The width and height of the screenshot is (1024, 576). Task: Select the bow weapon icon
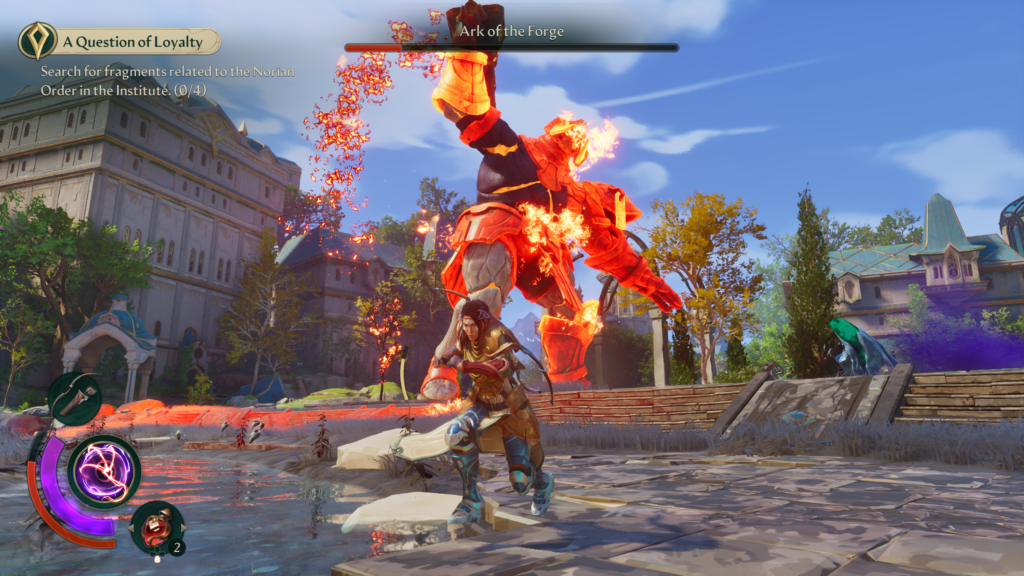75,399
